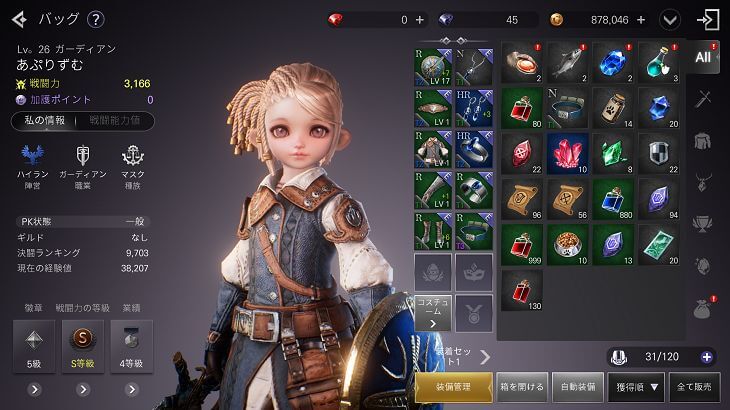
Task: Expand the currency dropdown arrow
Action: [x=670, y=19]
